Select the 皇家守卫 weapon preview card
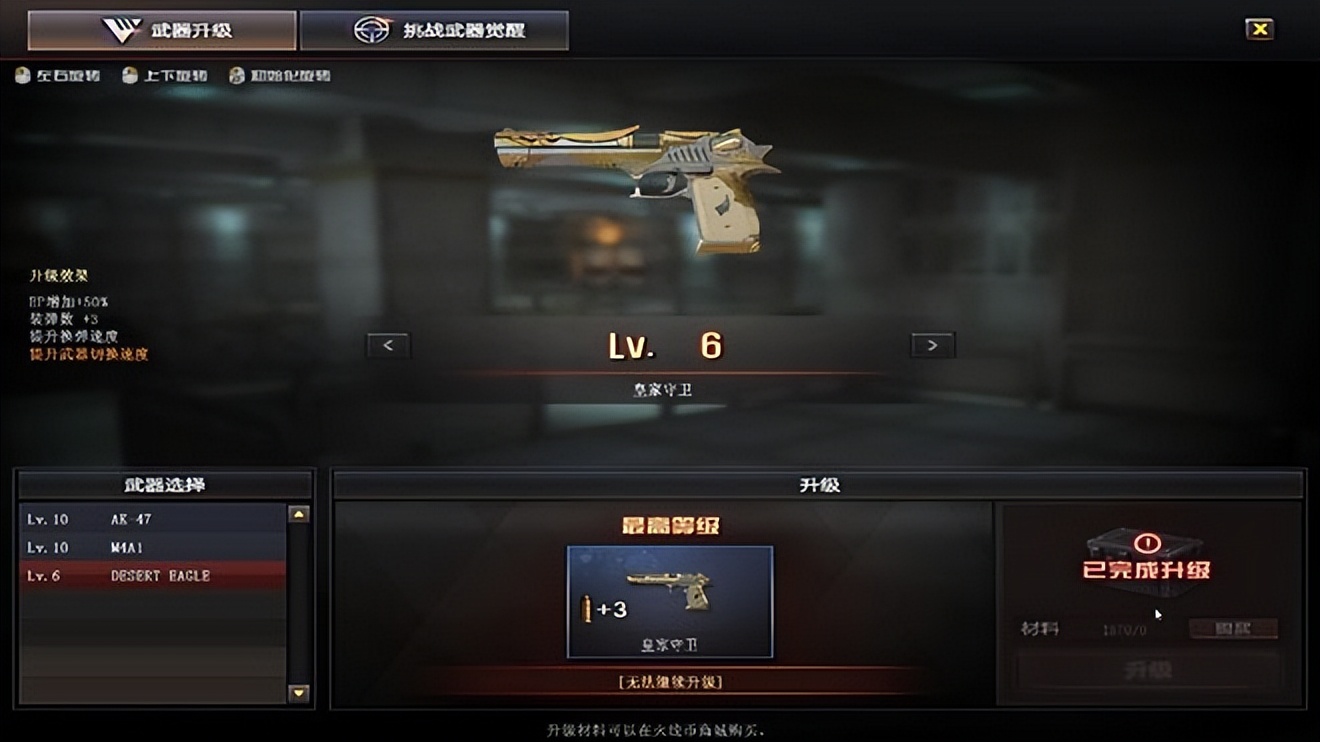Image resolution: width=1320 pixels, height=742 pixels. pos(670,600)
